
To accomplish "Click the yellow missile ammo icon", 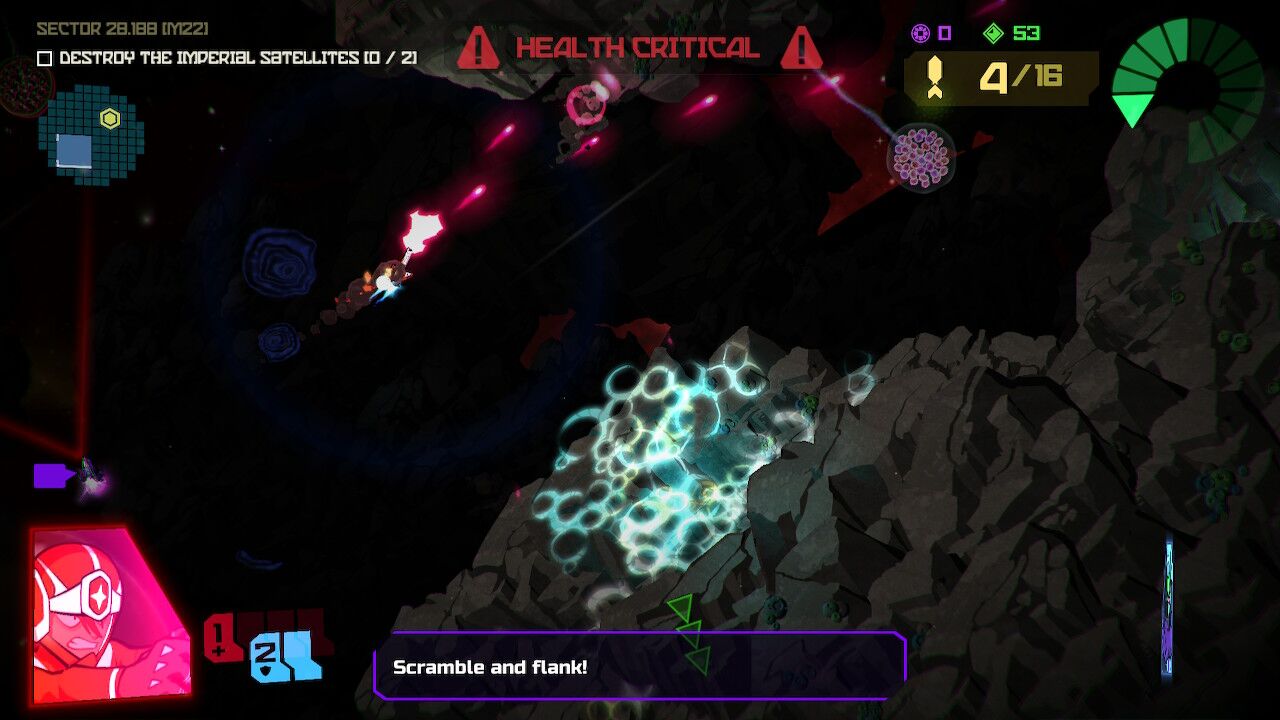I will click(936, 78).
